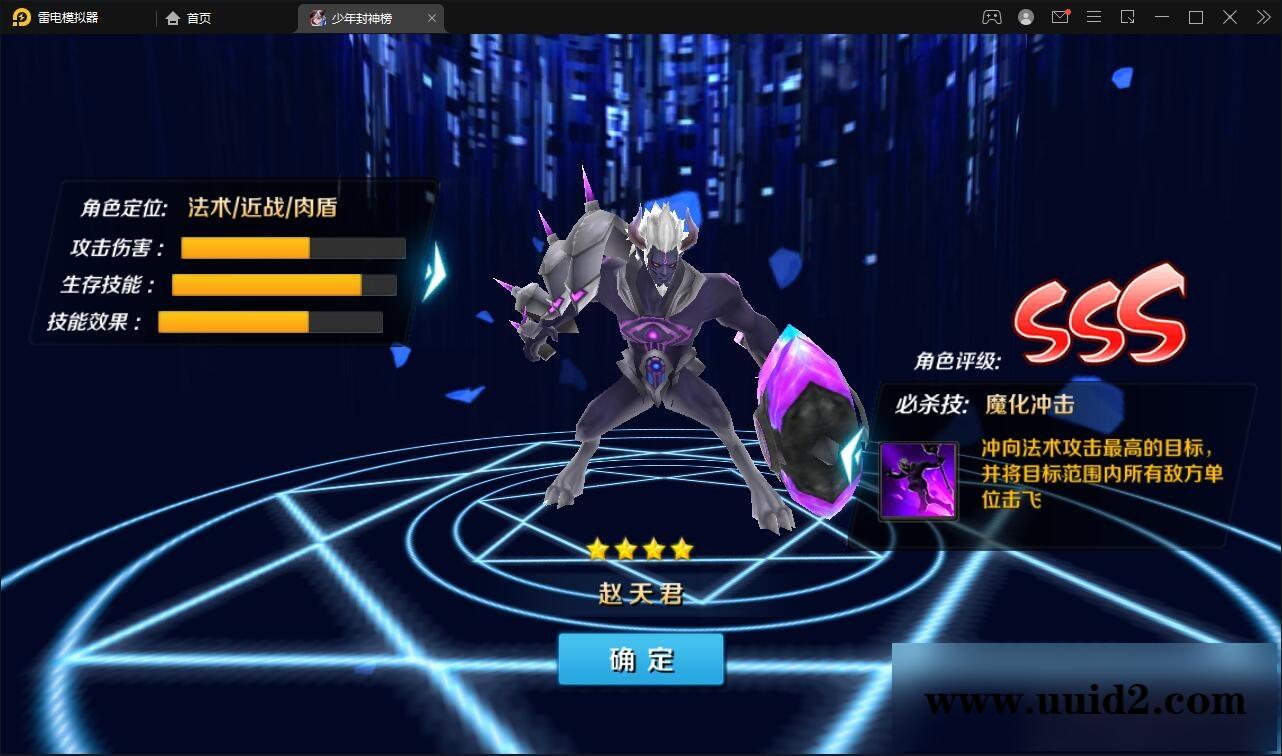Click the home icon on 首页 tab
Viewport: 1282px width, 756px height.
[173, 17]
